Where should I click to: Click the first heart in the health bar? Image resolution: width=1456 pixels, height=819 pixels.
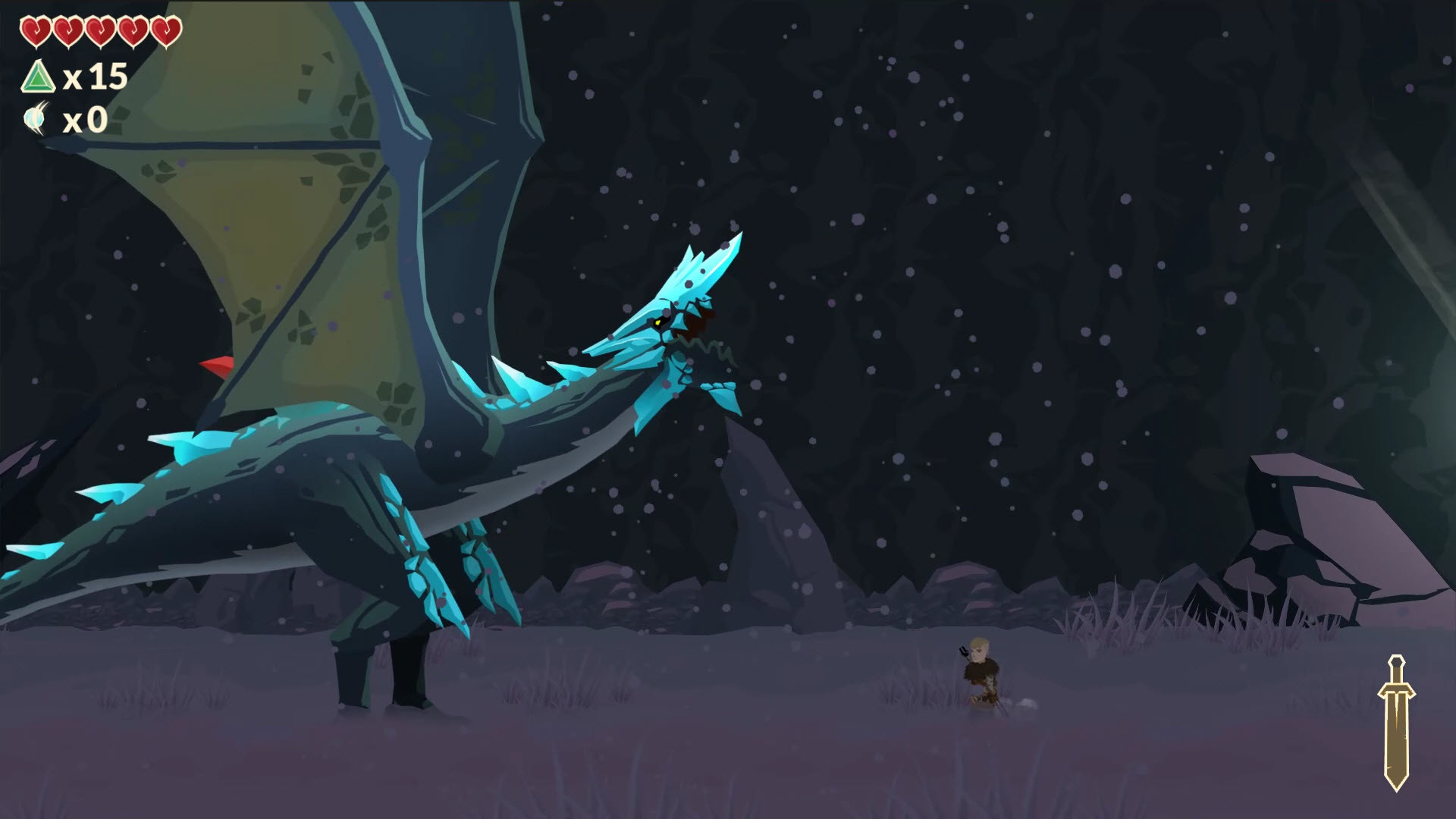(36, 31)
